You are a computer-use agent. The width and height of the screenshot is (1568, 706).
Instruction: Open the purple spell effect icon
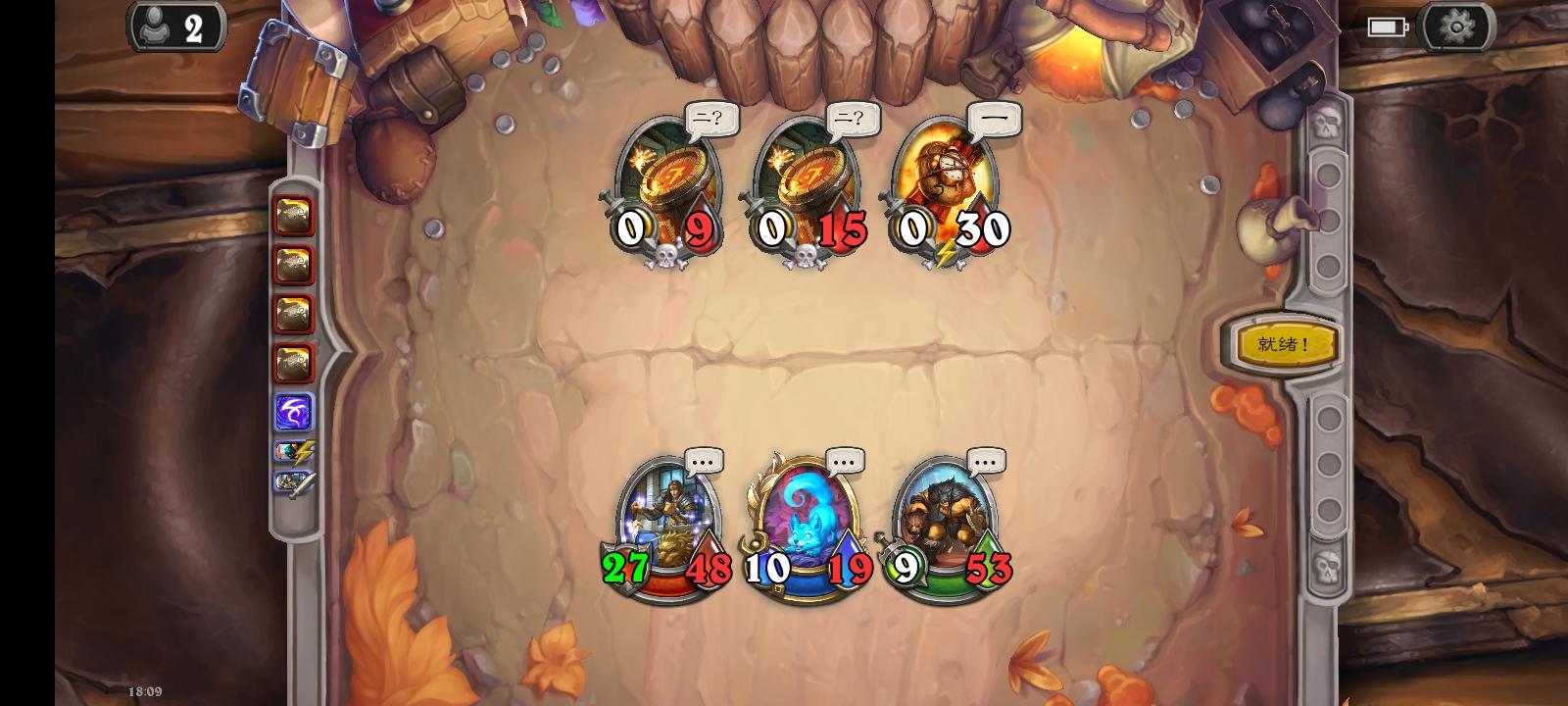point(293,412)
